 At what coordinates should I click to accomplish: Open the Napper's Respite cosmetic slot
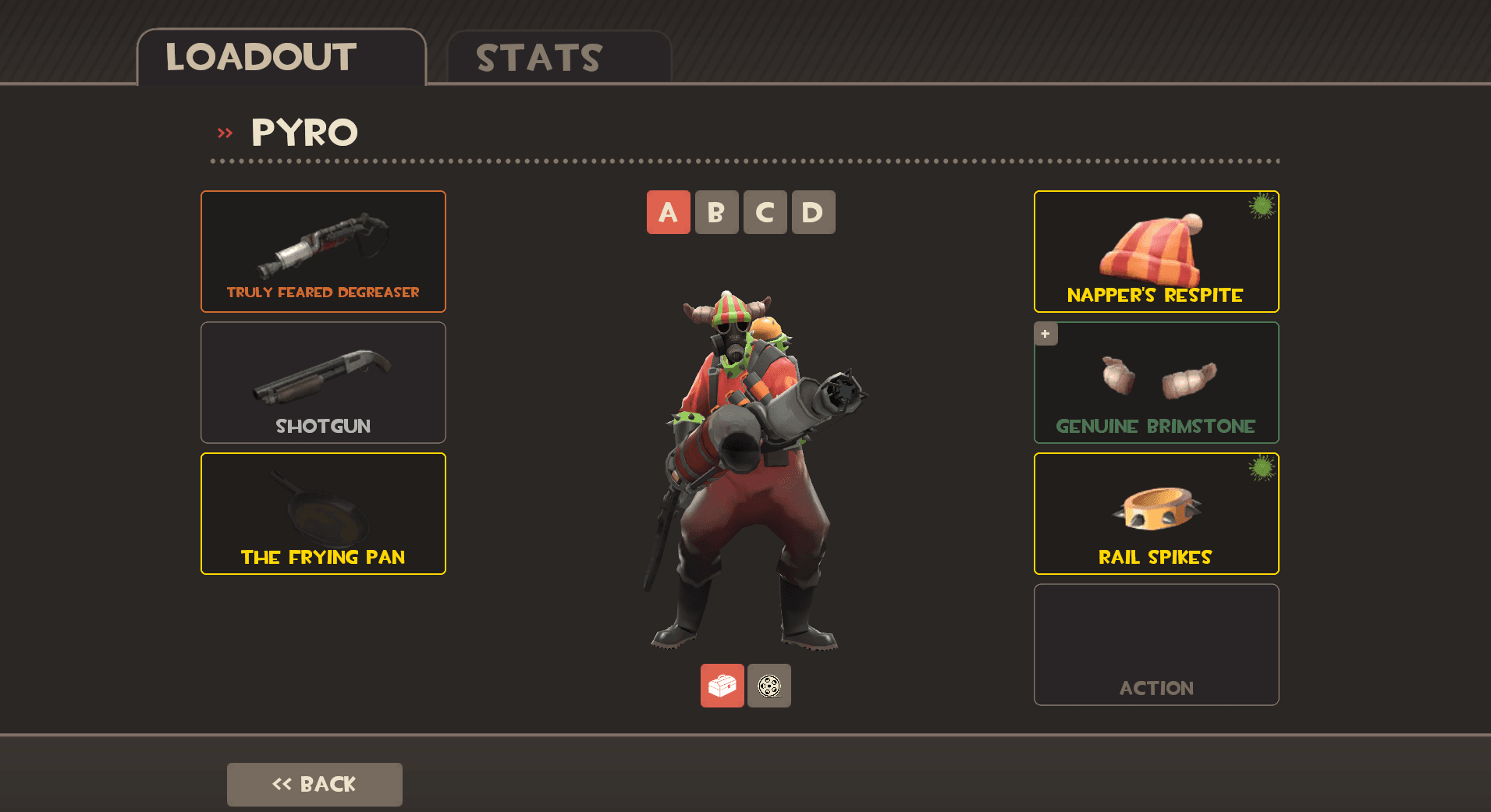(1156, 251)
